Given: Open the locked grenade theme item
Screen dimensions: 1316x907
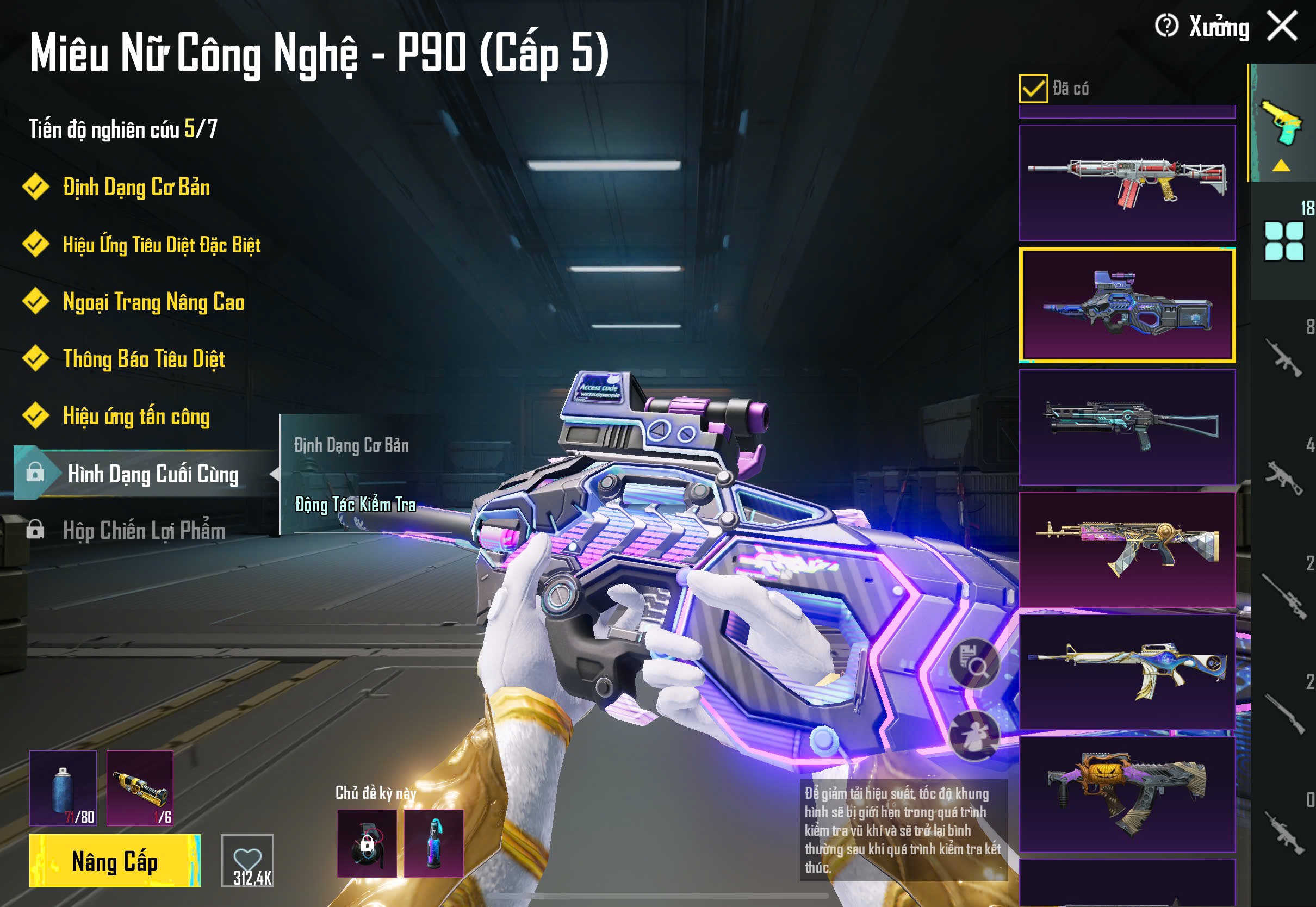Looking at the screenshot, I should pyautogui.click(x=367, y=843).
